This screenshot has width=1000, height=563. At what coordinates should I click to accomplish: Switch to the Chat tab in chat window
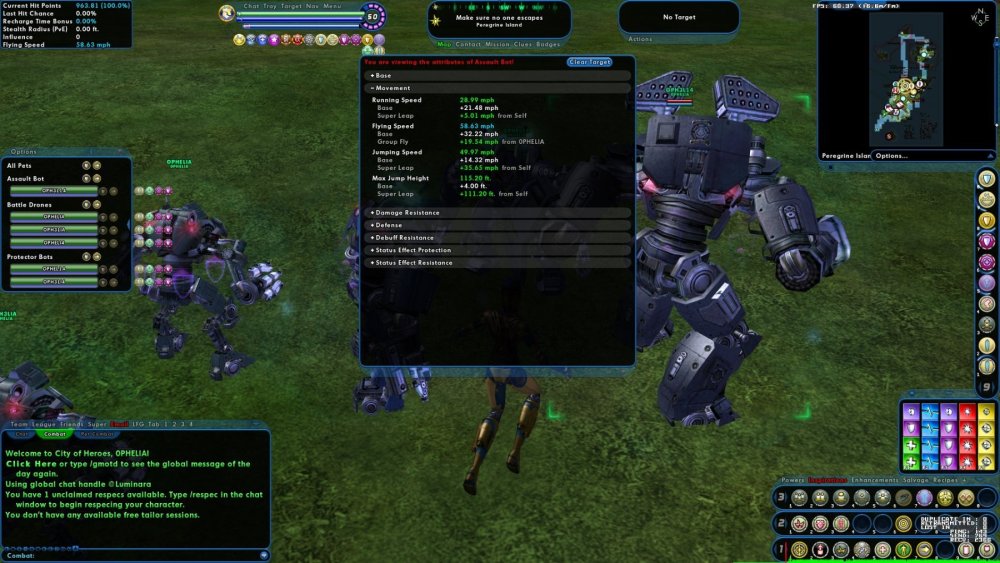(21, 434)
